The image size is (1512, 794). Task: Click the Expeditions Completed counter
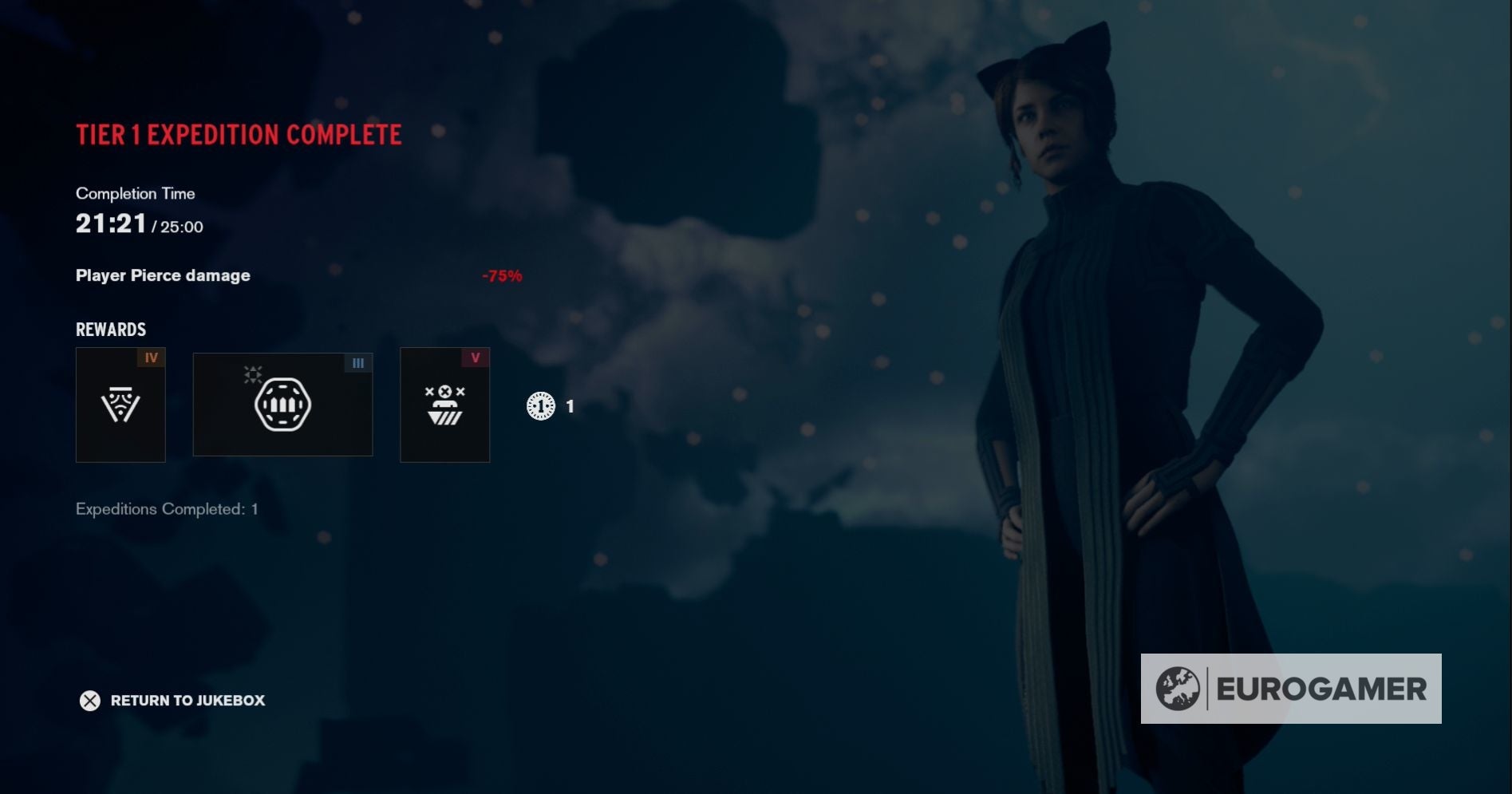point(167,509)
